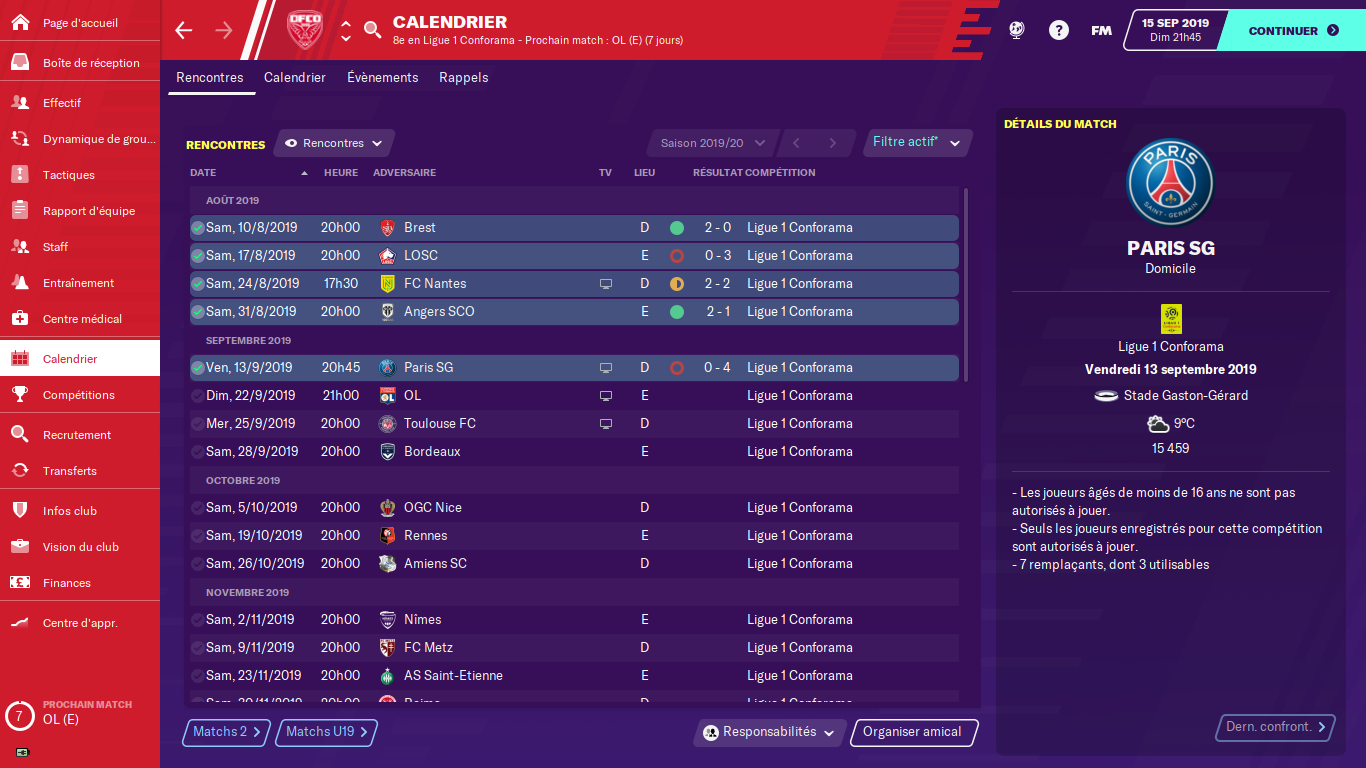Open the Responsabilités dropdown
The height and width of the screenshot is (768, 1366).
pyautogui.click(x=769, y=732)
